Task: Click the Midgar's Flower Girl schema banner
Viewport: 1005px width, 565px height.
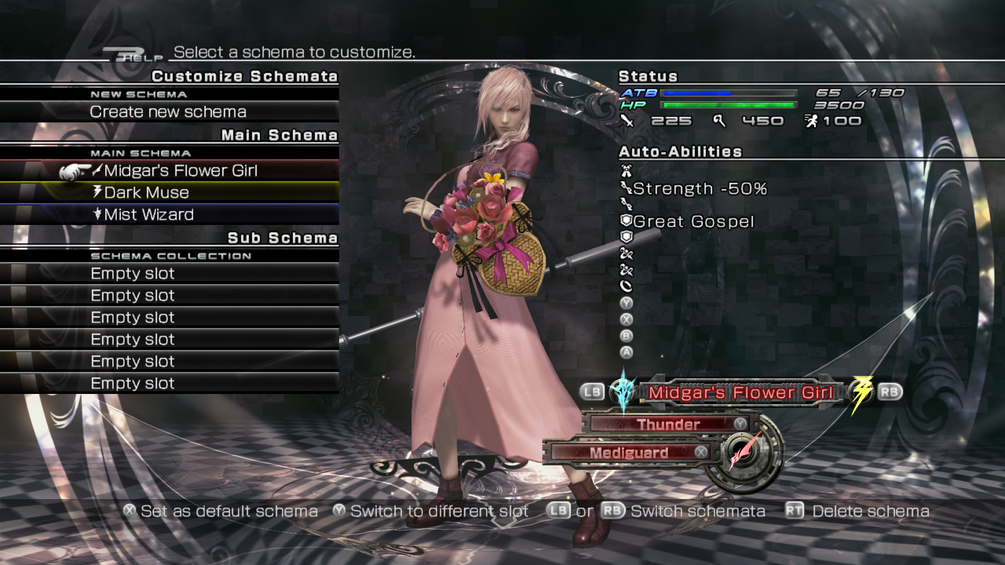Action: pos(740,392)
